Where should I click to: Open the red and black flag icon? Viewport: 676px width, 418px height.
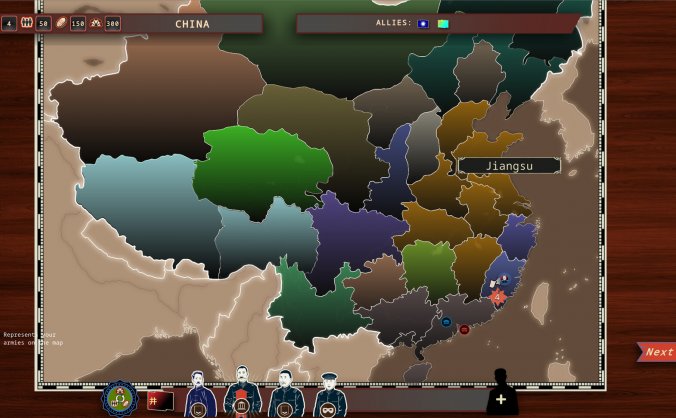(159, 401)
